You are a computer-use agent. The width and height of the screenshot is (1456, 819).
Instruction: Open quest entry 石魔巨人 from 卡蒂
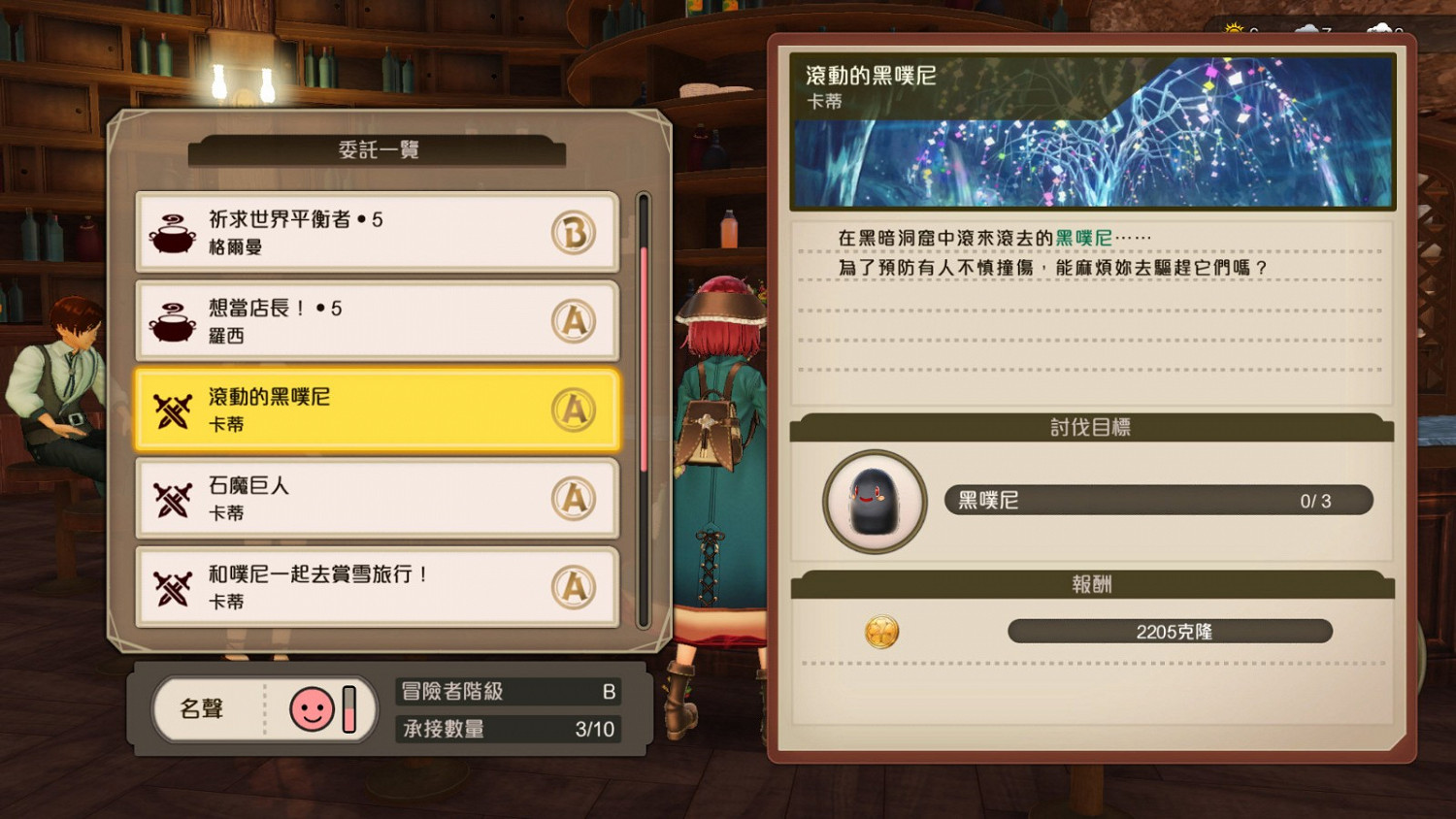[x=379, y=498]
